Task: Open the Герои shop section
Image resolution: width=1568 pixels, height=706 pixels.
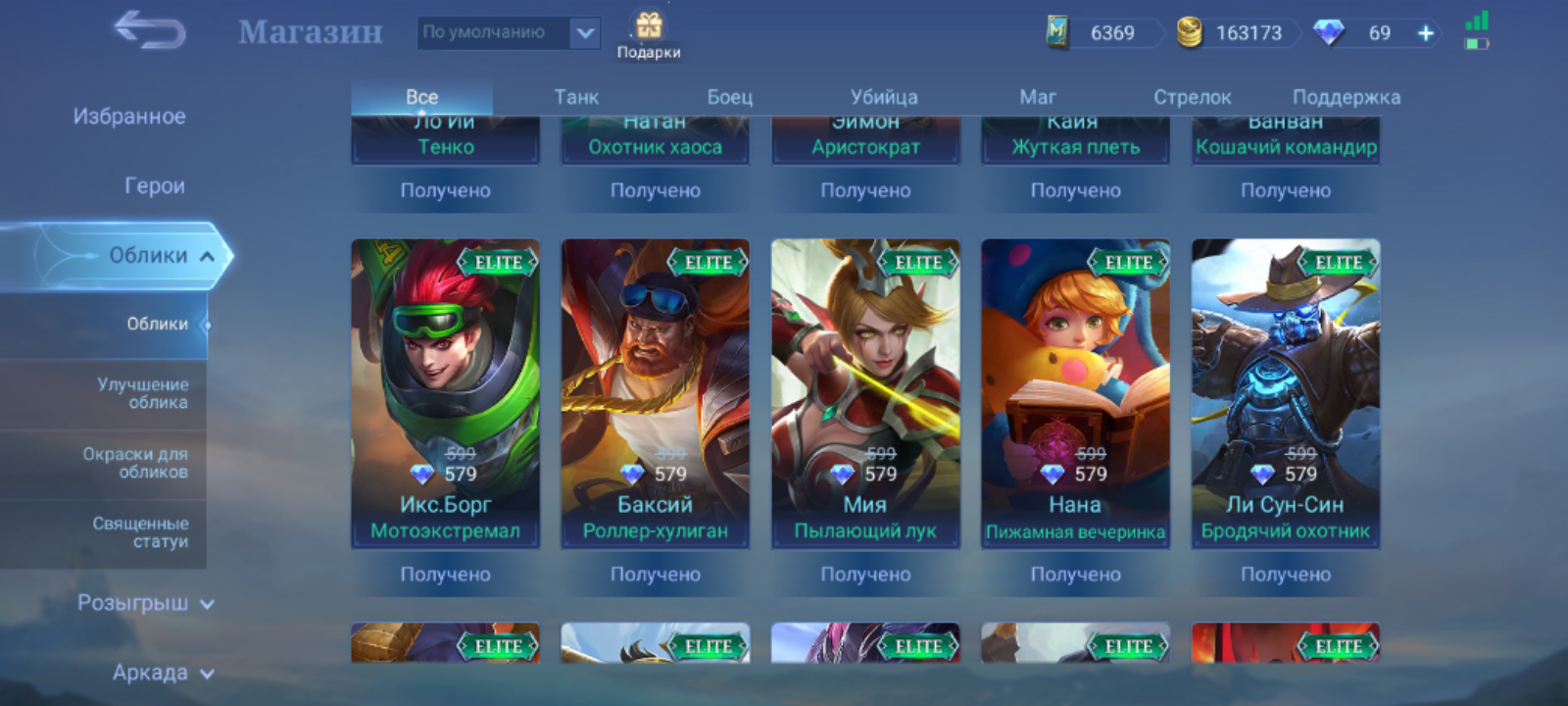Action: [x=155, y=186]
